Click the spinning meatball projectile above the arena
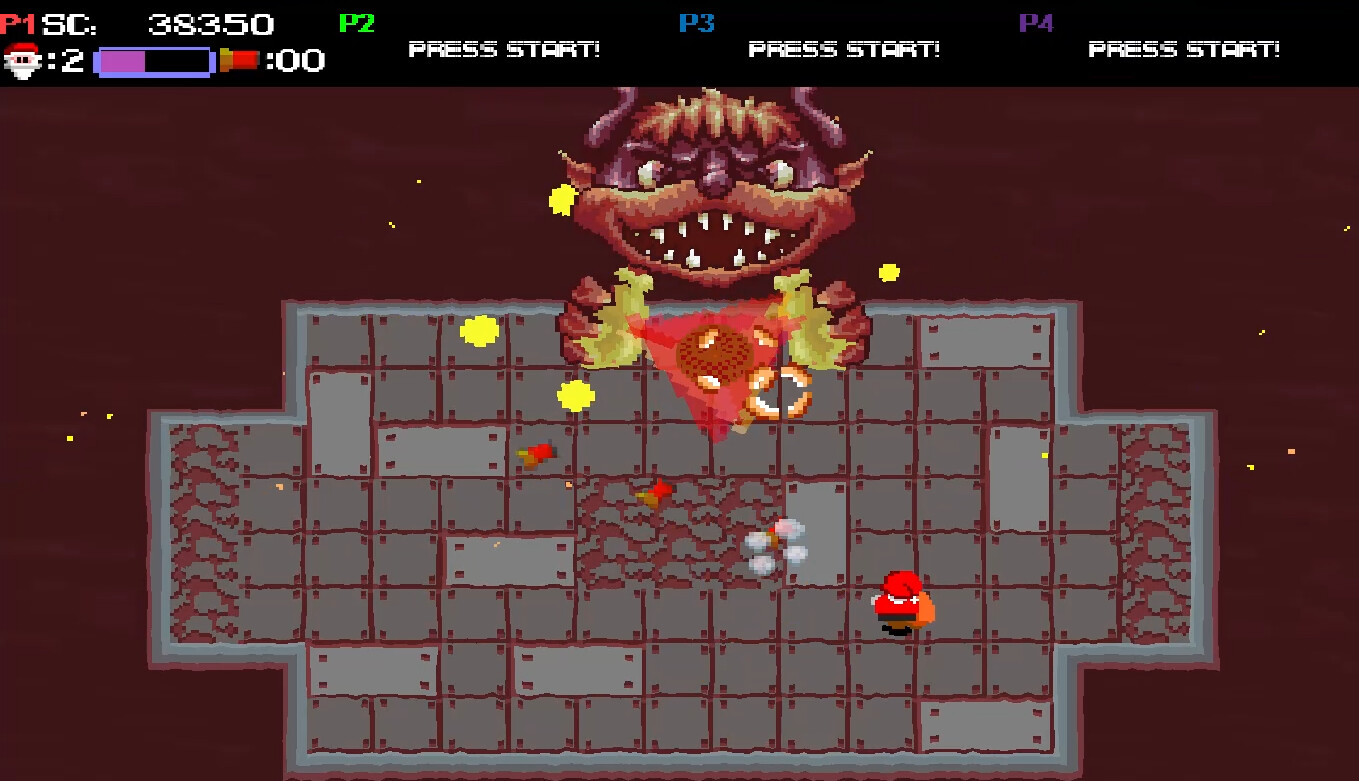This screenshot has height=781, width=1359. 715,353
